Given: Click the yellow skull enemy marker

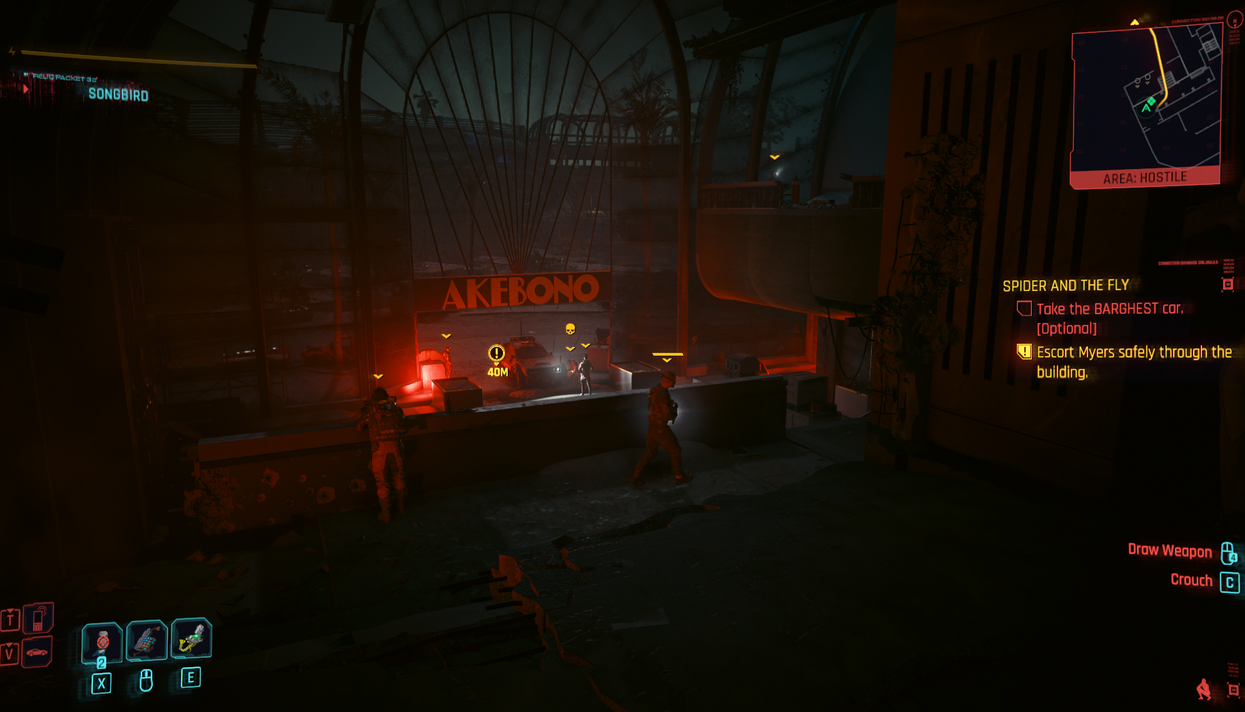Looking at the screenshot, I should 570,329.
